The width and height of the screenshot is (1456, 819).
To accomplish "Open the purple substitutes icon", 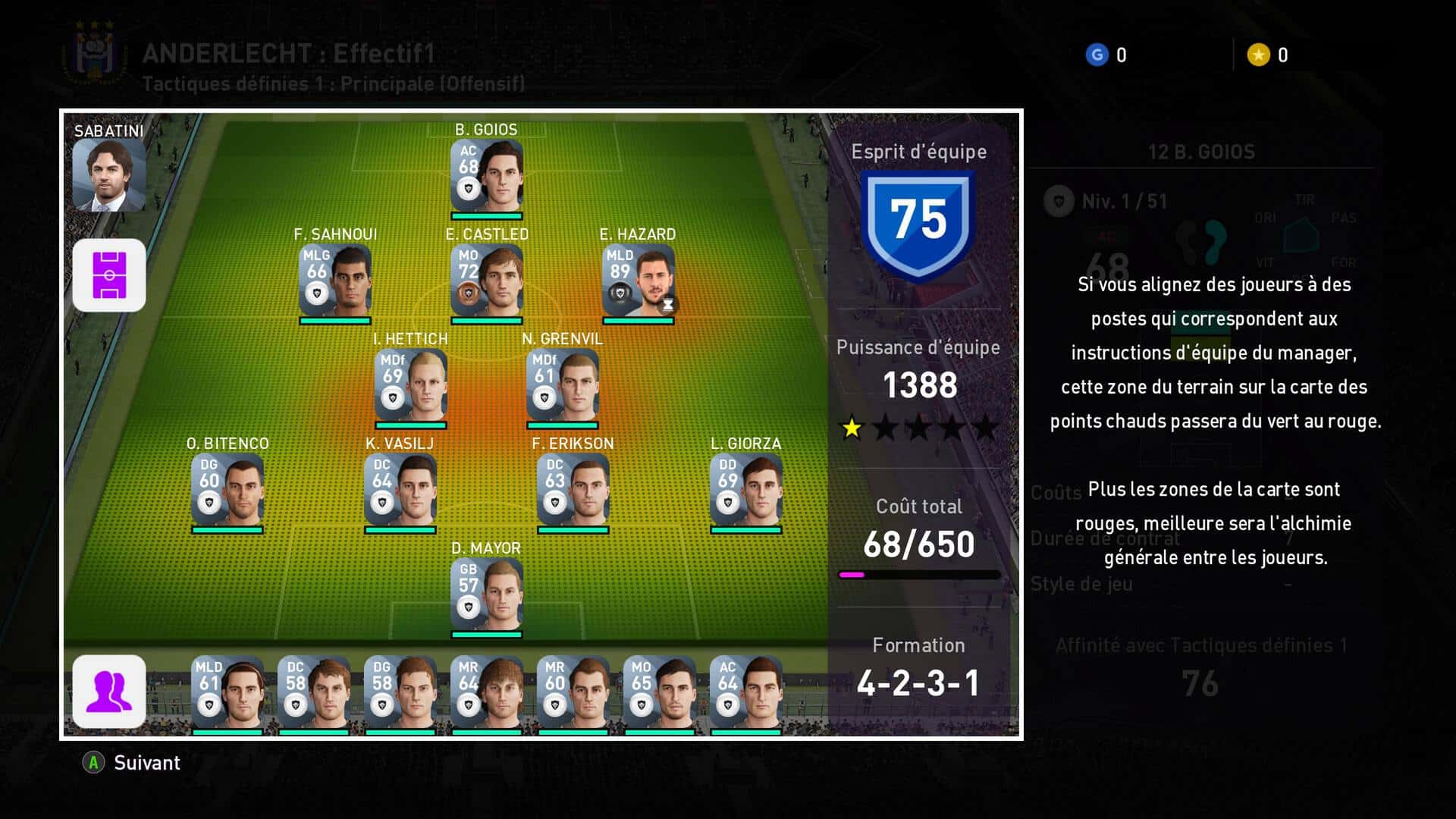I will [x=109, y=691].
